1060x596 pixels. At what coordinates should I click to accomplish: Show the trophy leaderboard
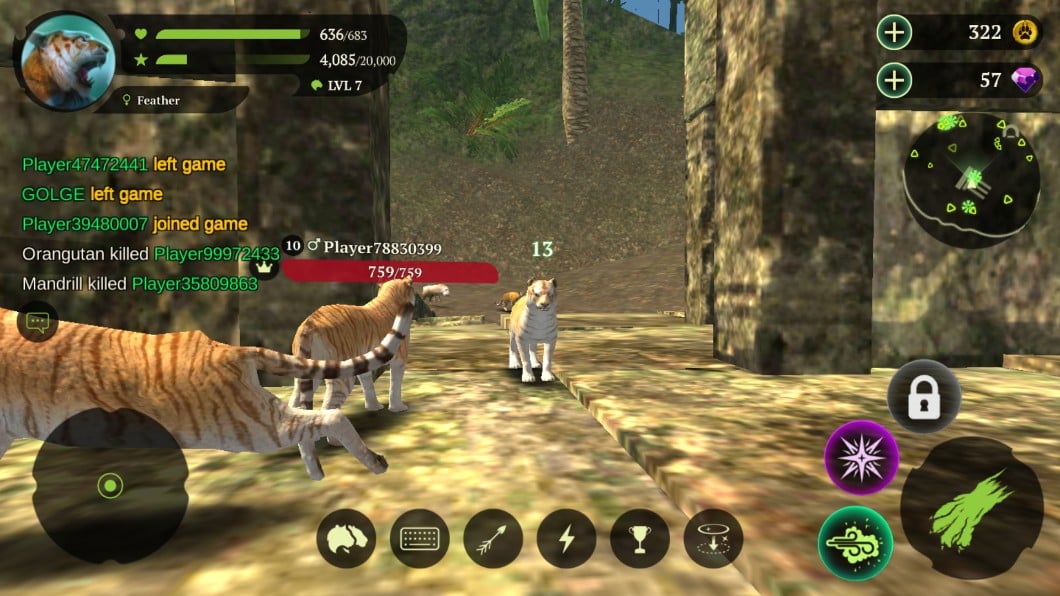[640, 539]
